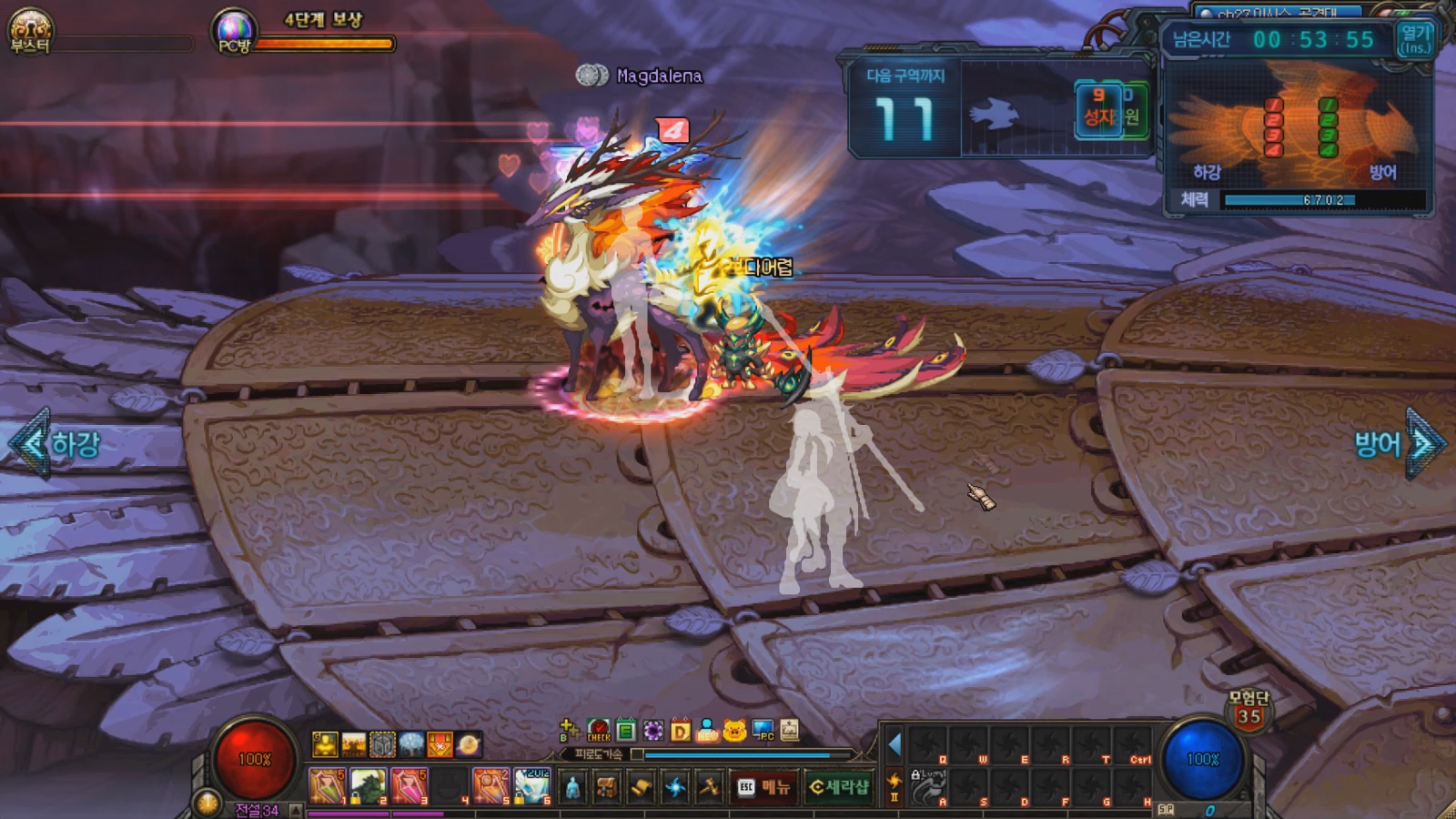This screenshot has height=819, width=1456.
Task: Click the red CHECK icon
Action: point(599,731)
